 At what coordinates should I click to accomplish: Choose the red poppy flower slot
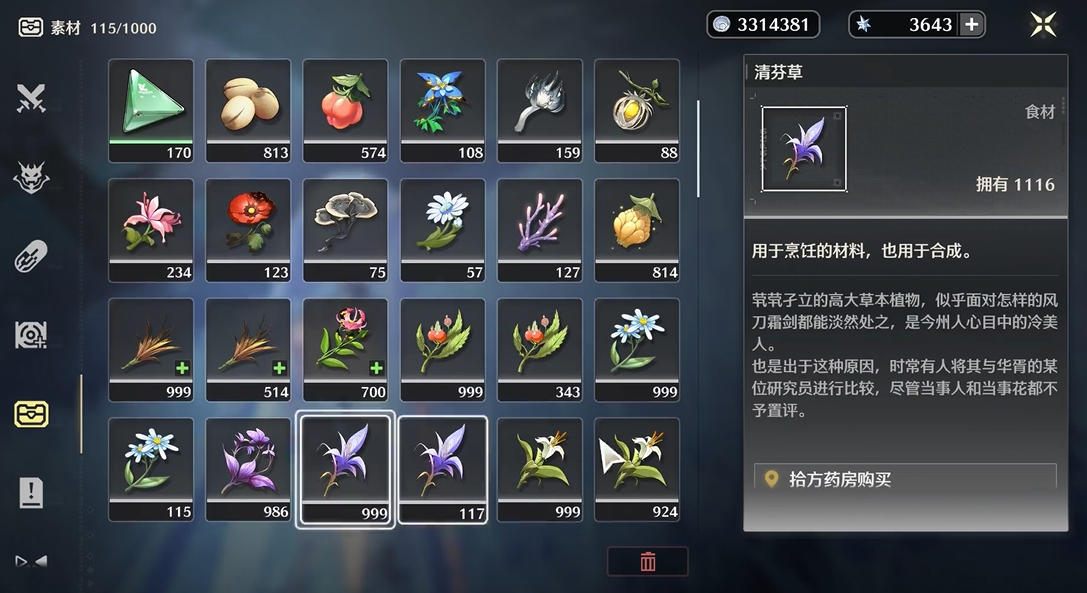click(x=248, y=229)
